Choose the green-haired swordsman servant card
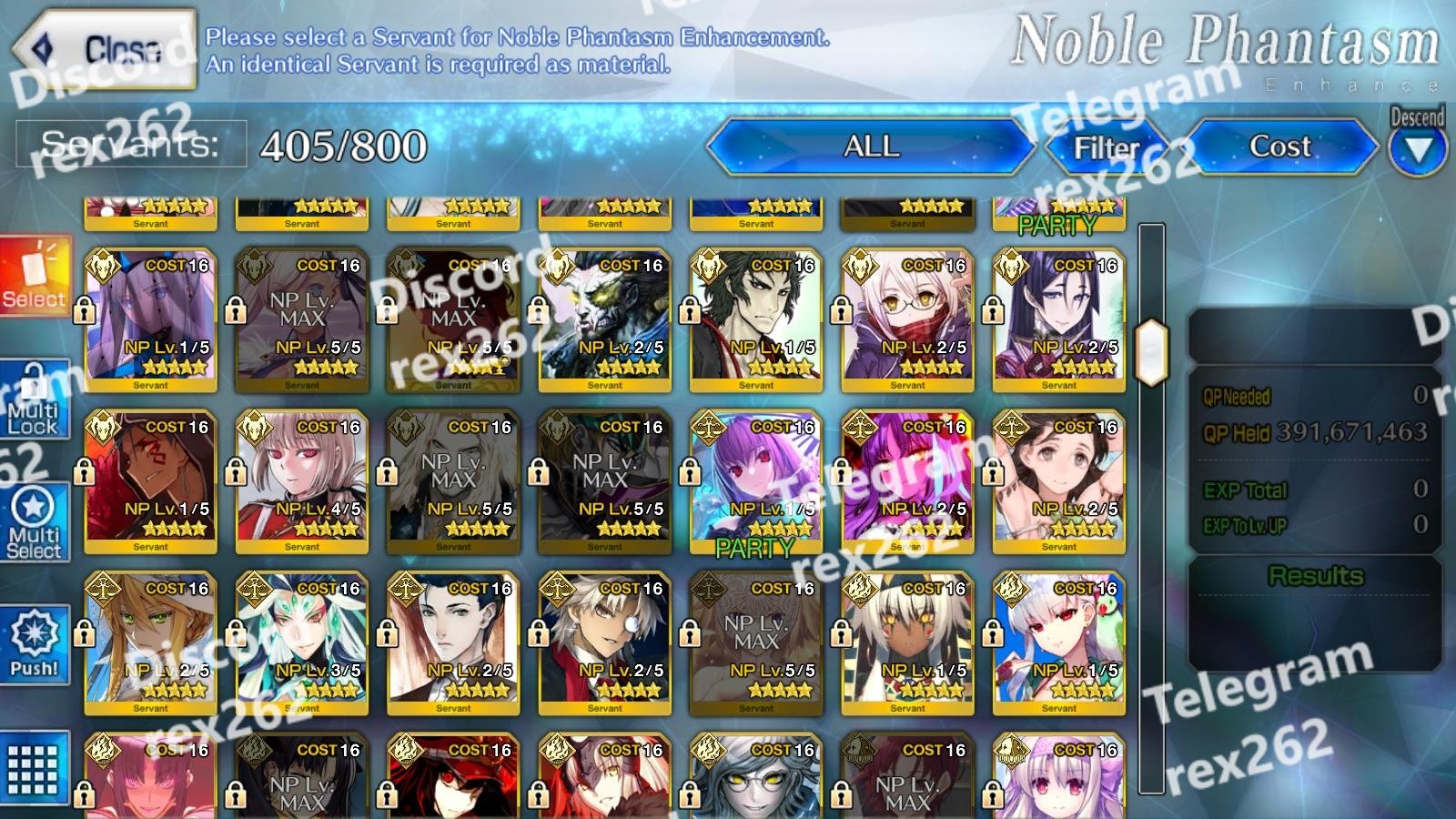Screen dimensions: 1456x819 pyautogui.click(x=755, y=318)
